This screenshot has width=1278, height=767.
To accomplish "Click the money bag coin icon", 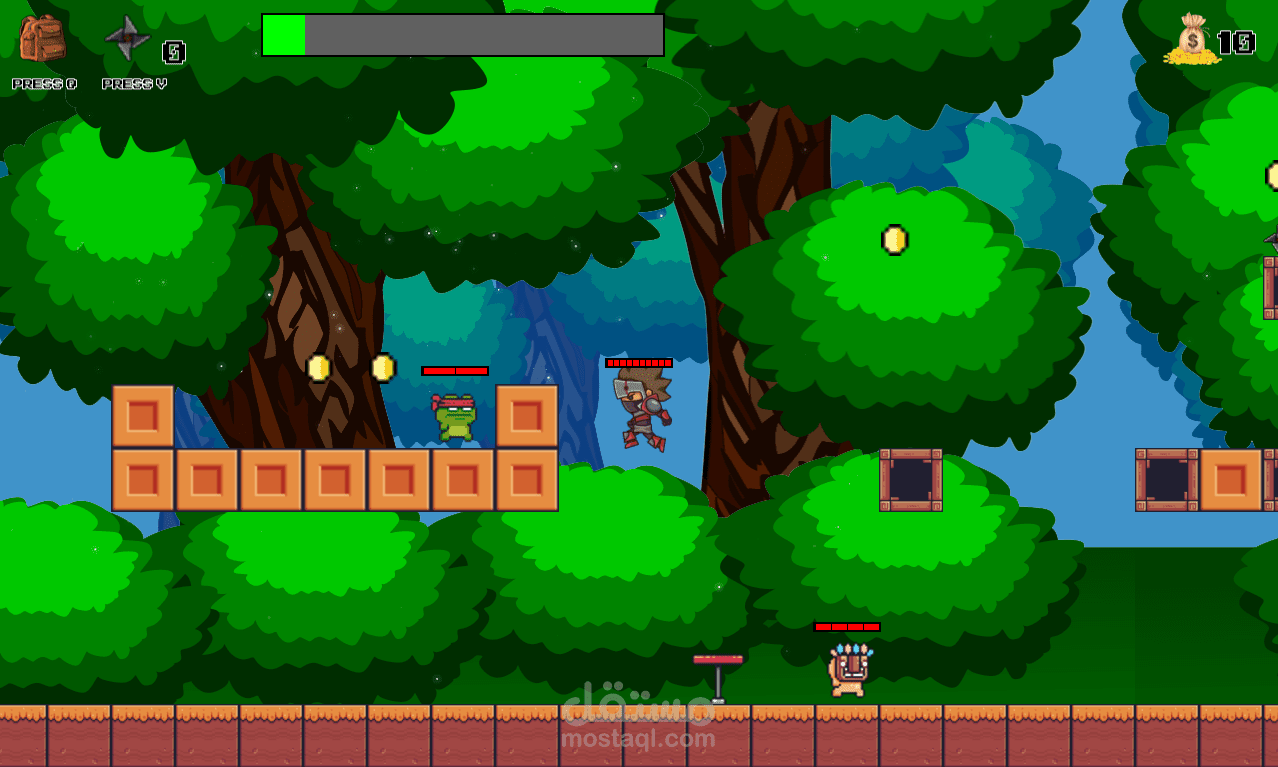I will click(1192, 41).
